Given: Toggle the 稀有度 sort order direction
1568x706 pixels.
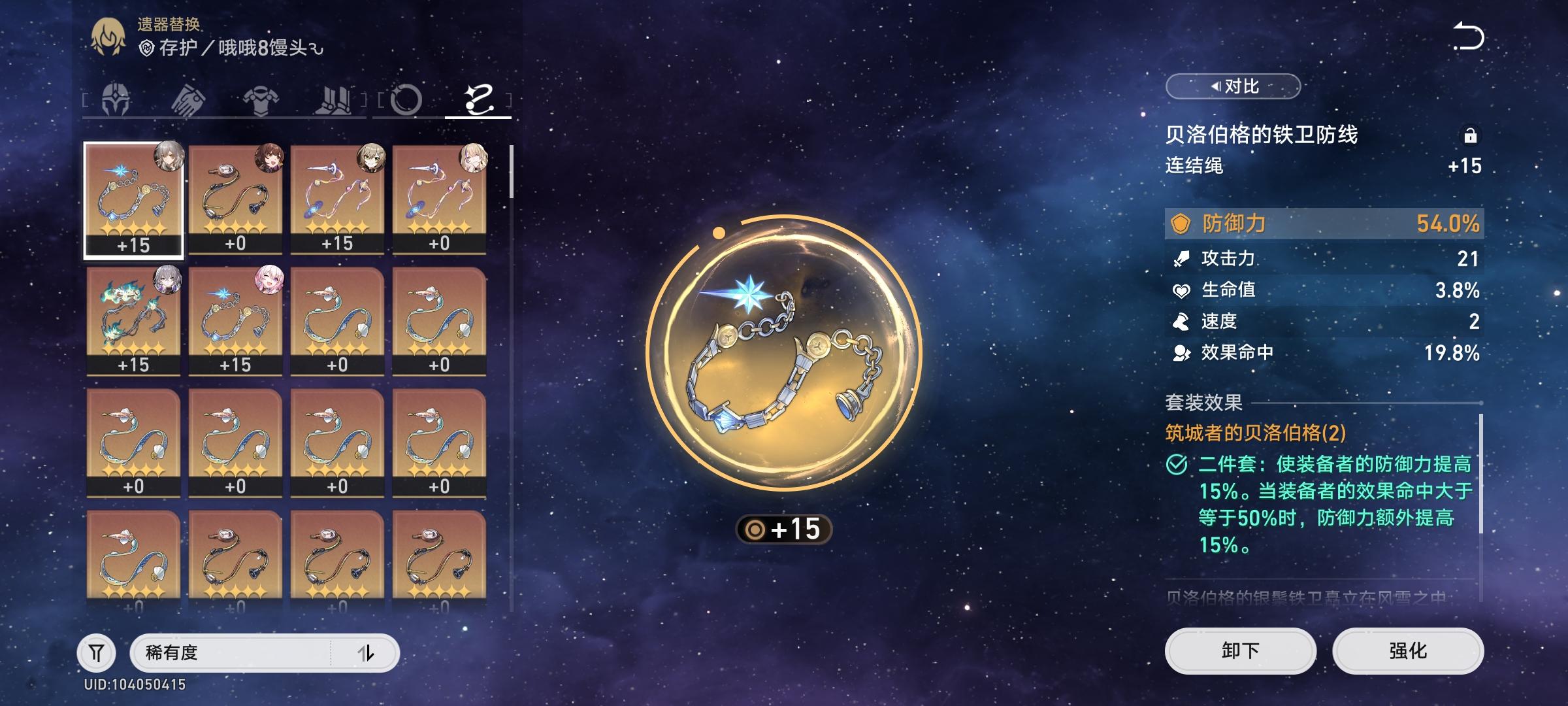Looking at the screenshot, I should coord(367,651).
